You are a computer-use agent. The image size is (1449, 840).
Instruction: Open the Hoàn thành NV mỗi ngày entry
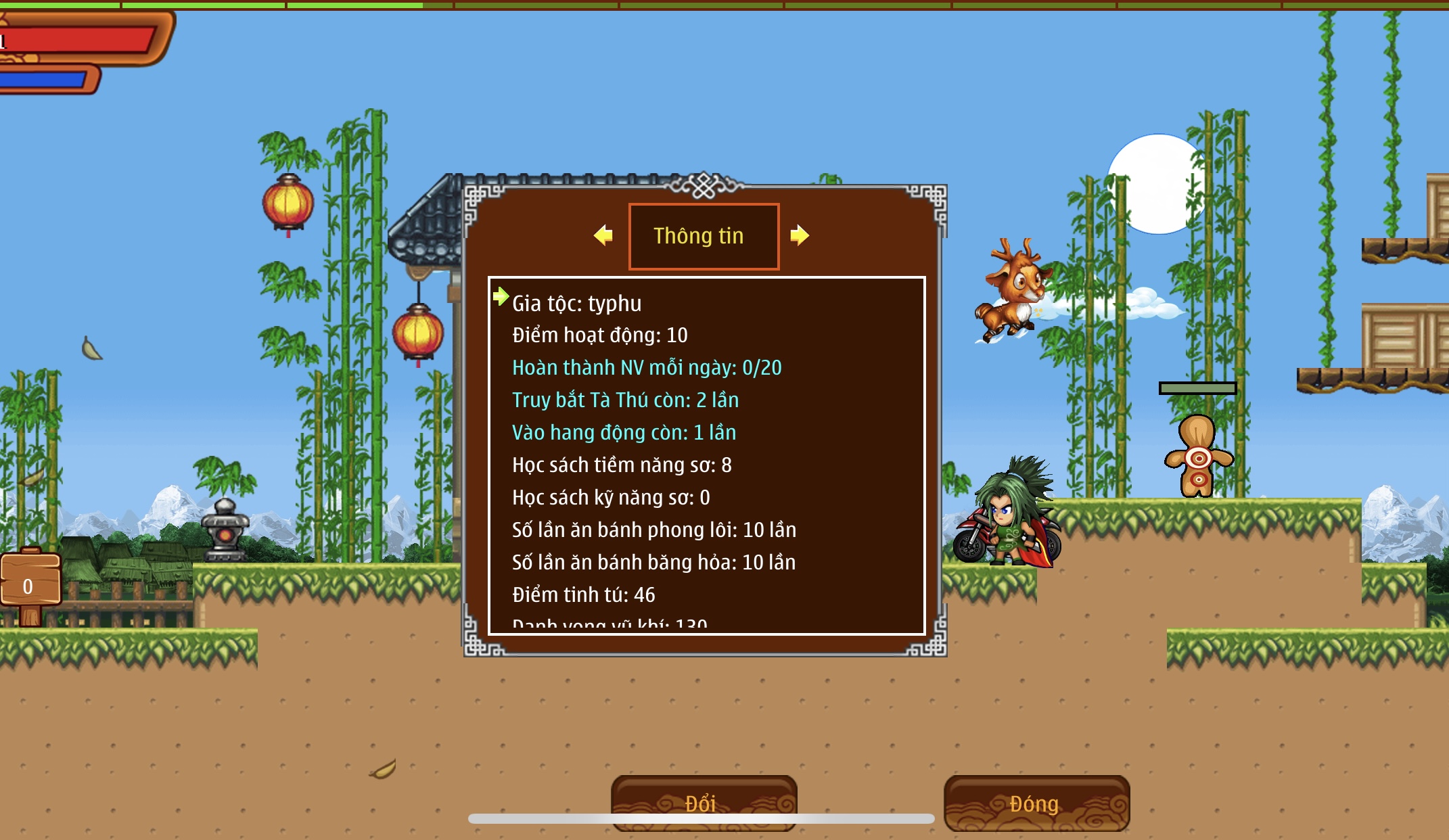tap(647, 368)
